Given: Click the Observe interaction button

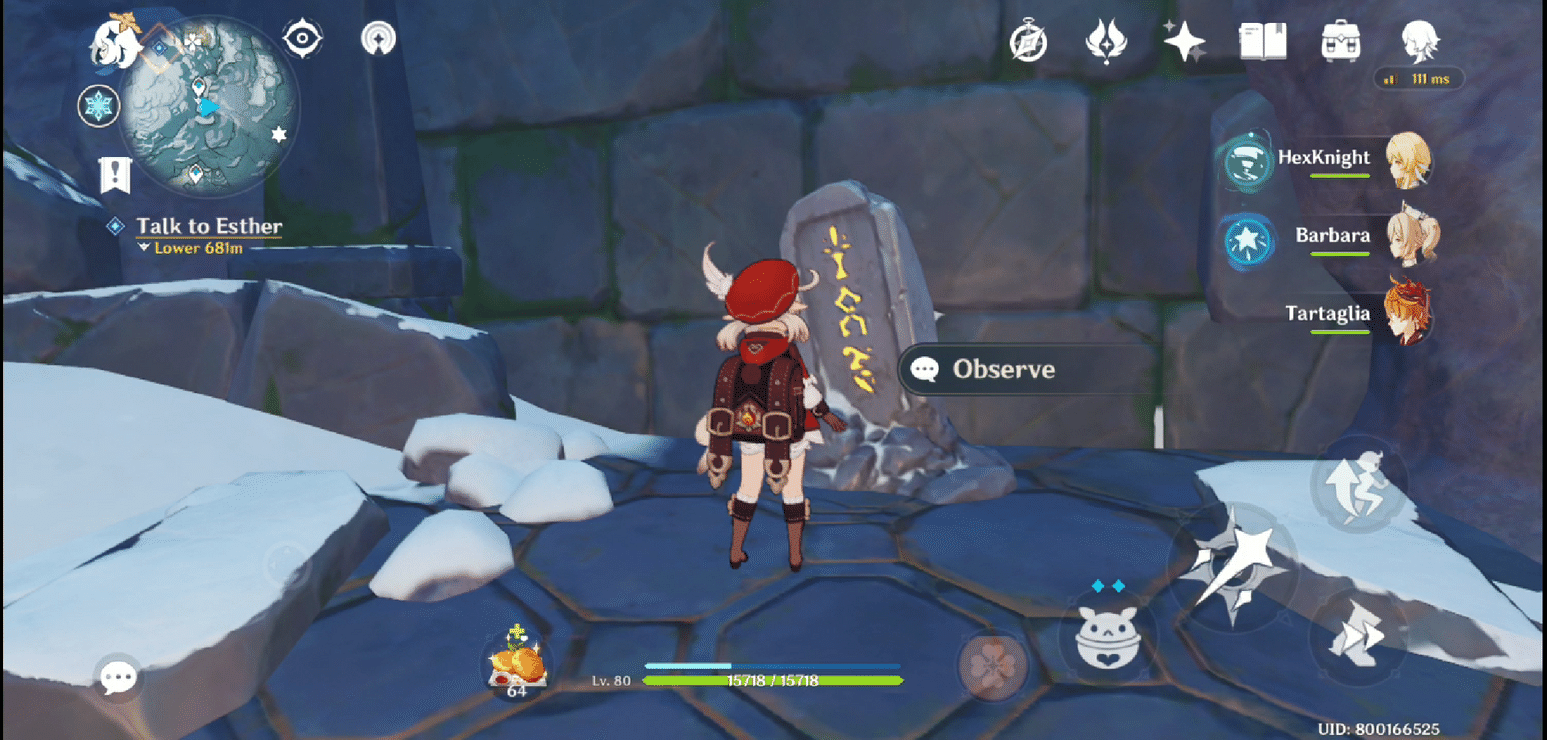Looking at the screenshot, I should pyautogui.click(x=1002, y=369).
